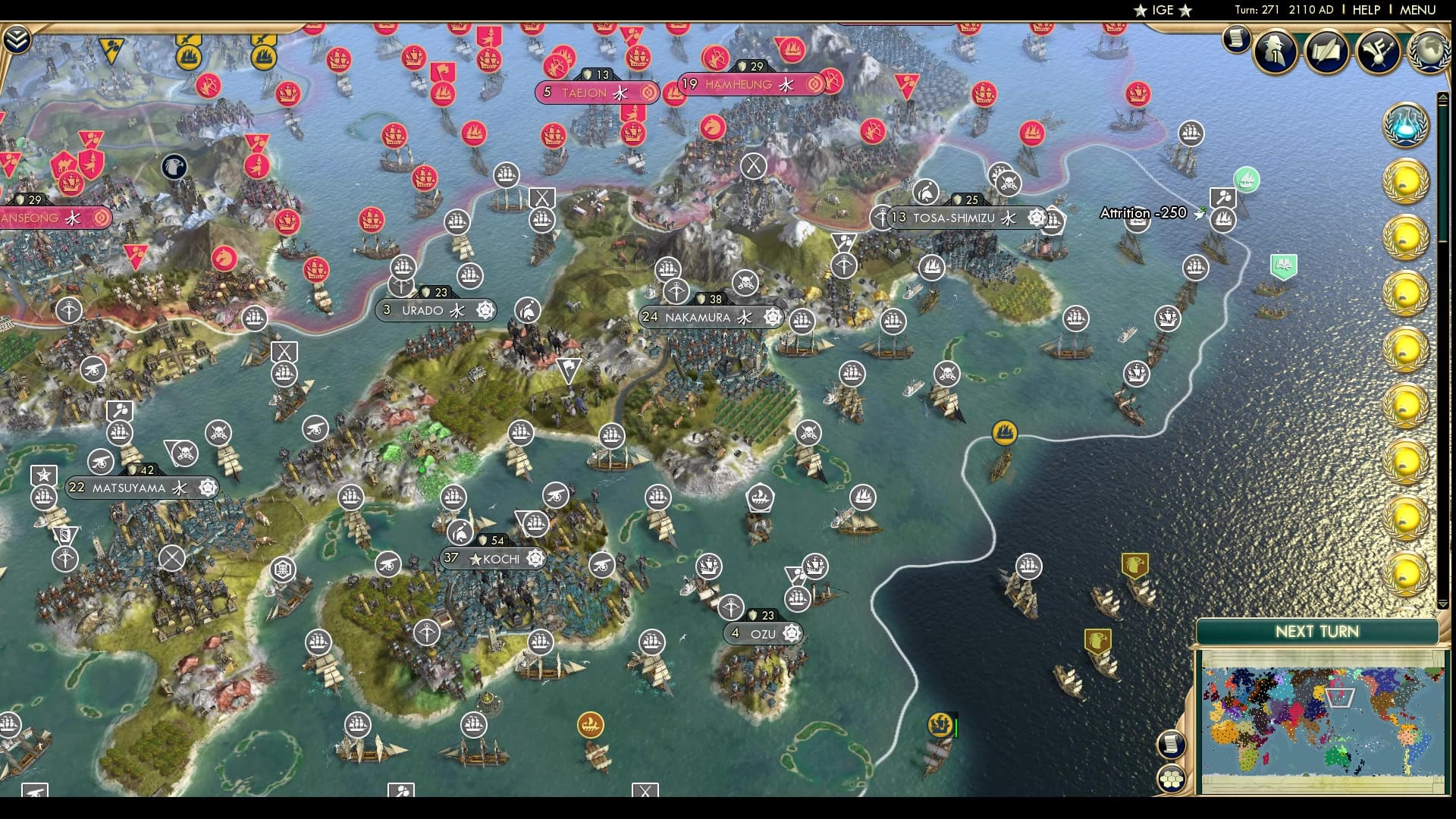Screen dimensions: 1456x819
Task: Click the map options scroll beside the minimap
Action: click(x=1172, y=745)
